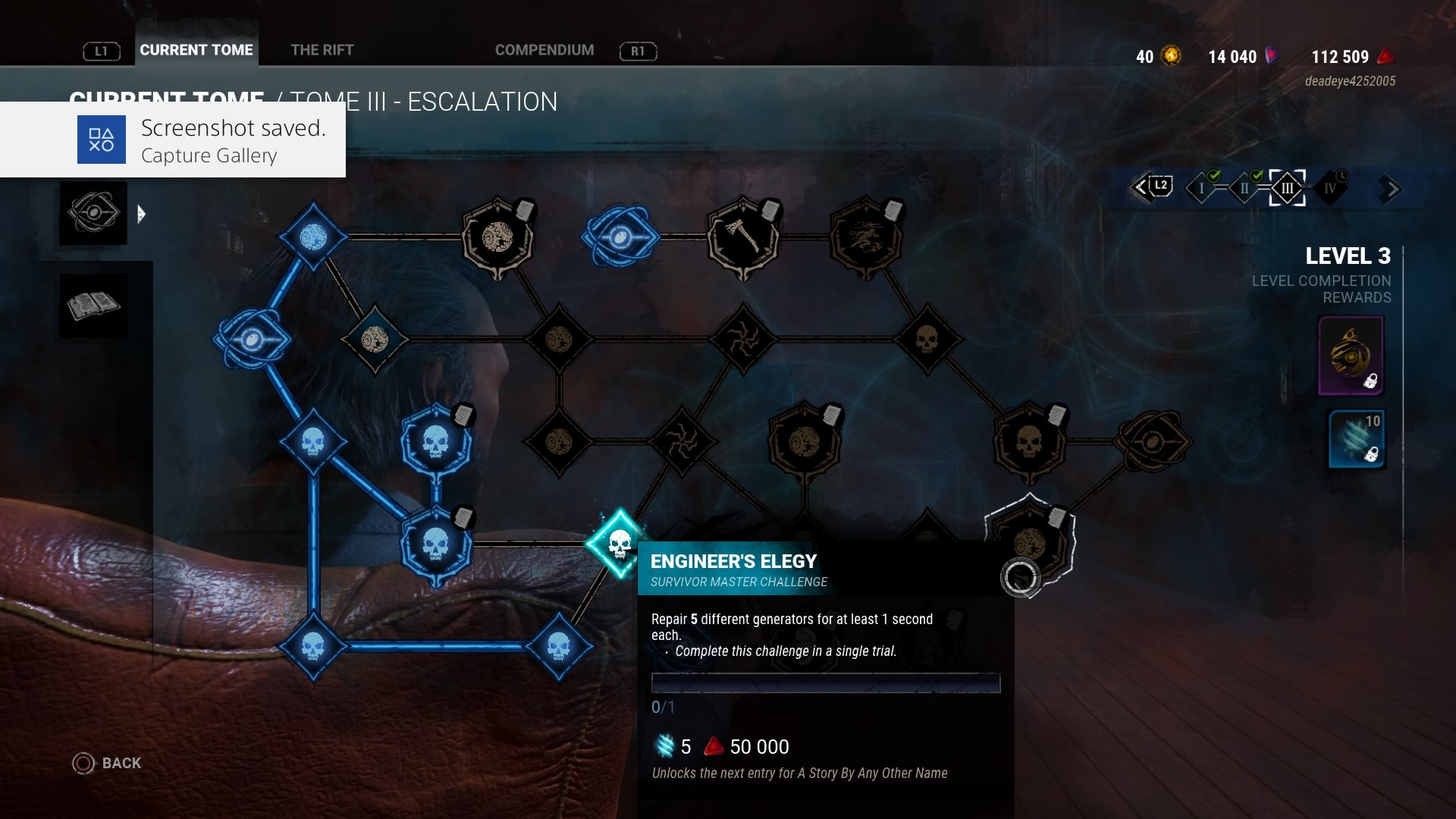Select the rift atom icon in sidebar
Screen dimensions: 1456x819
coord(93,213)
